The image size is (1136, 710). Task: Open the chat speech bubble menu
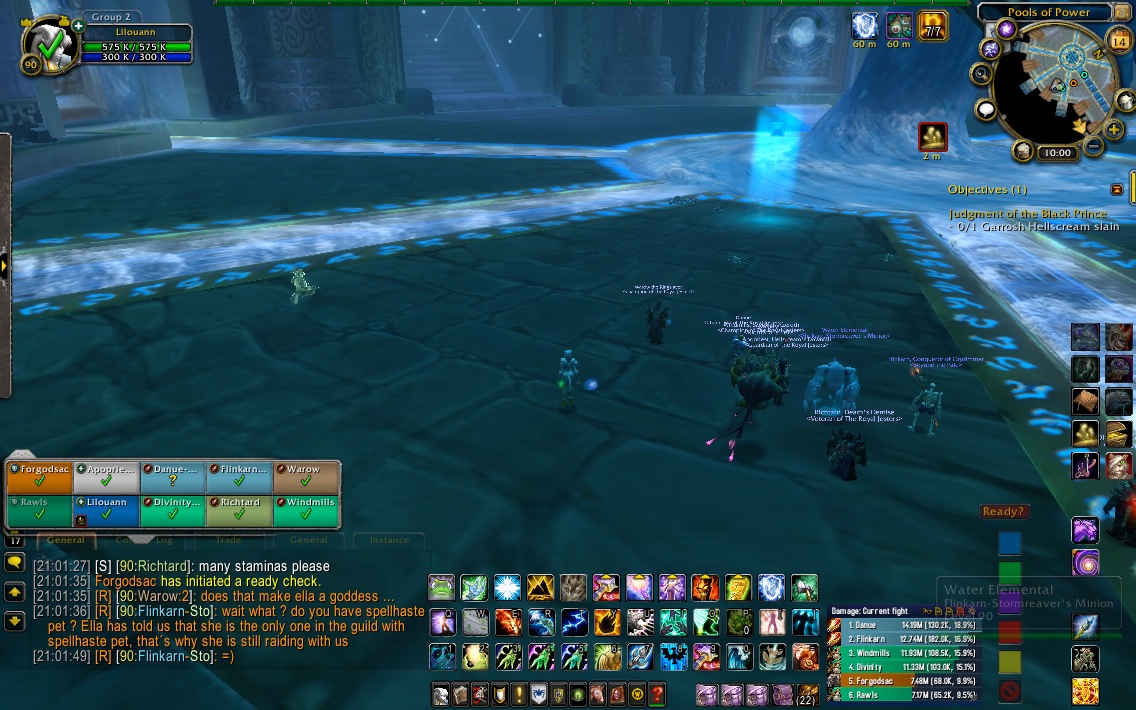coord(14,562)
